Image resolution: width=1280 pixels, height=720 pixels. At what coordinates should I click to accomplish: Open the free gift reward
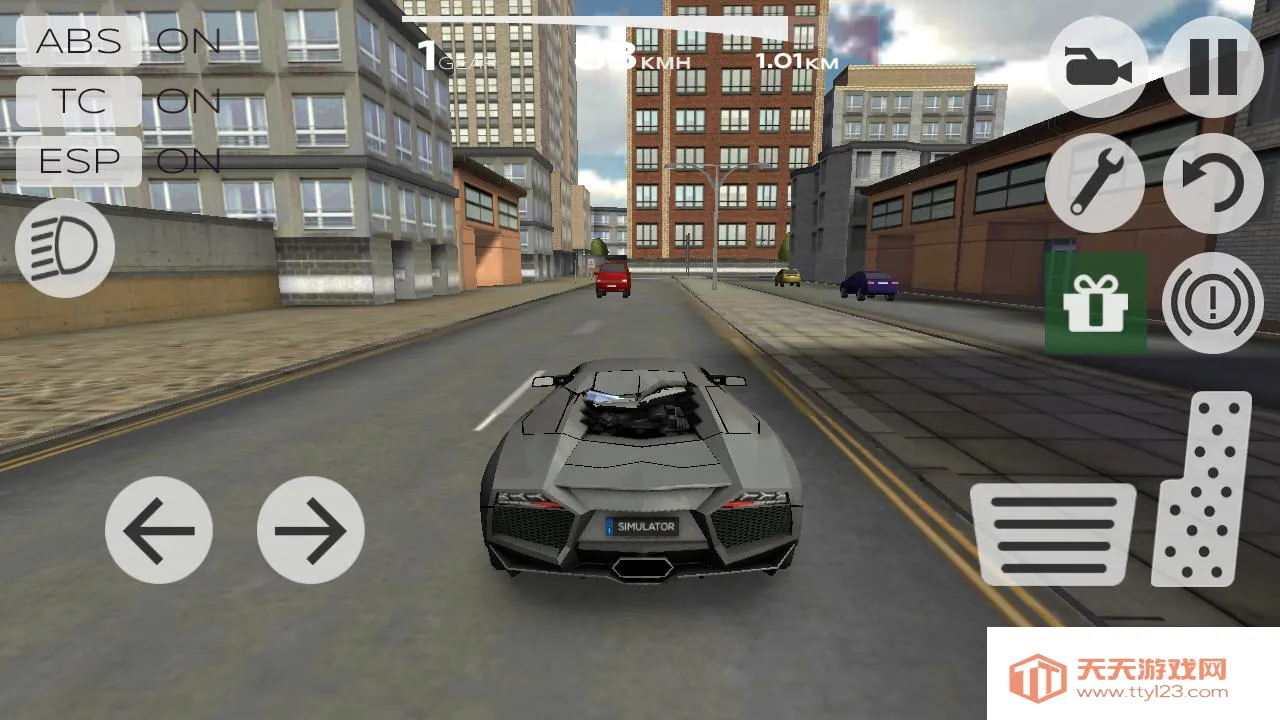(1096, 302)
